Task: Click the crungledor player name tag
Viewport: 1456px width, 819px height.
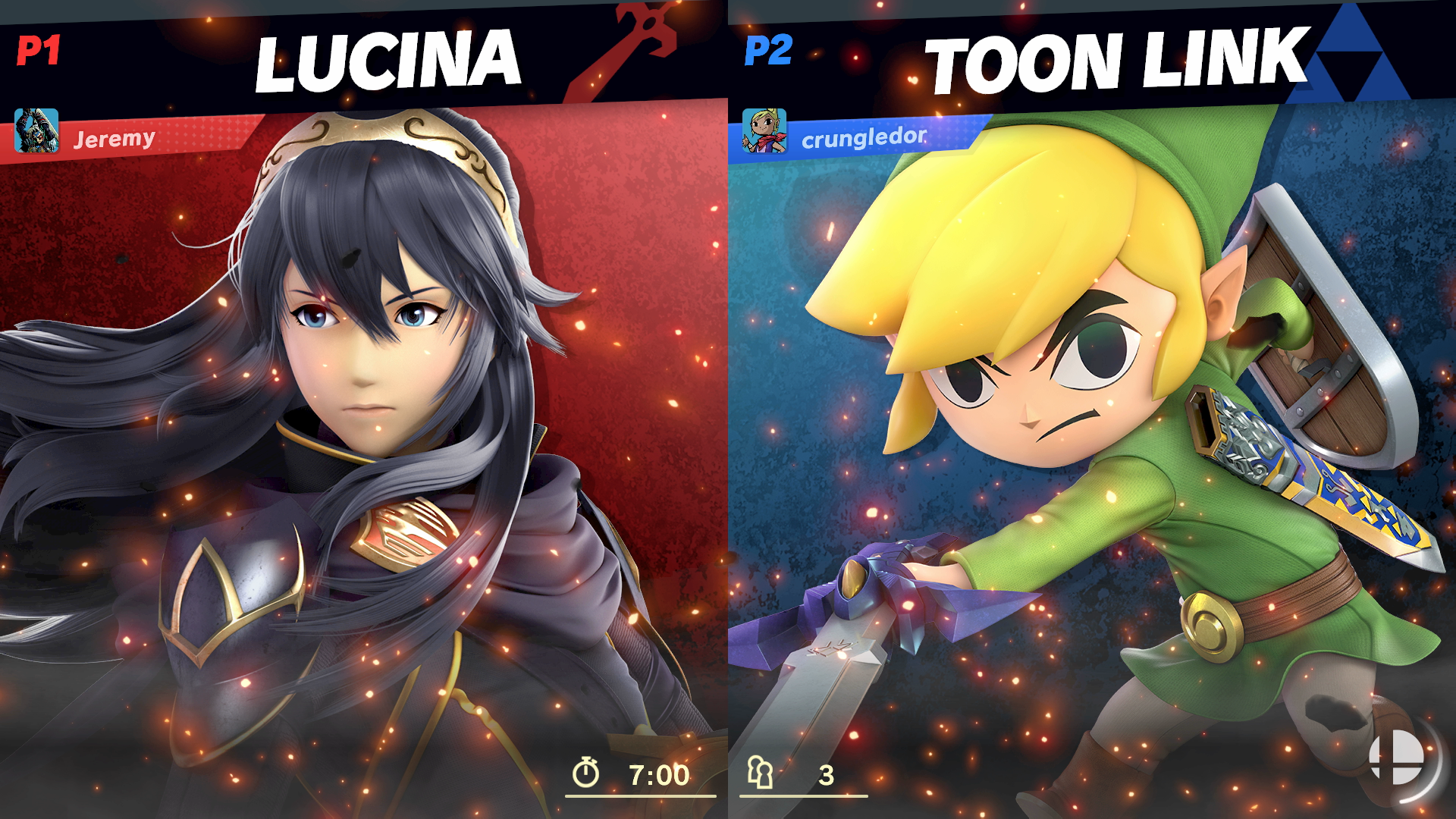Action: (x=864, y=137)
